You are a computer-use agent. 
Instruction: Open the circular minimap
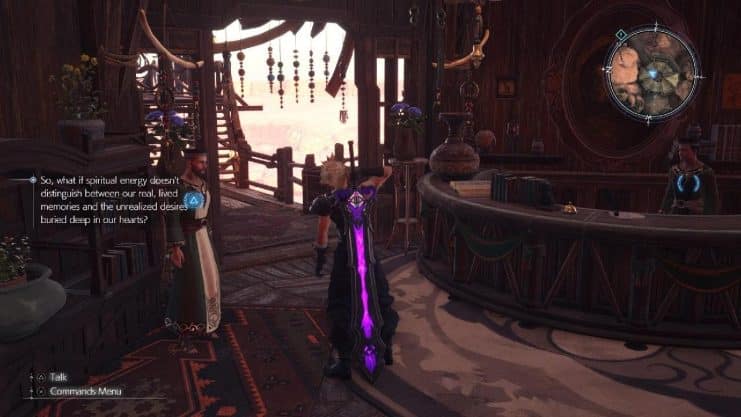(x=651, y=75)
